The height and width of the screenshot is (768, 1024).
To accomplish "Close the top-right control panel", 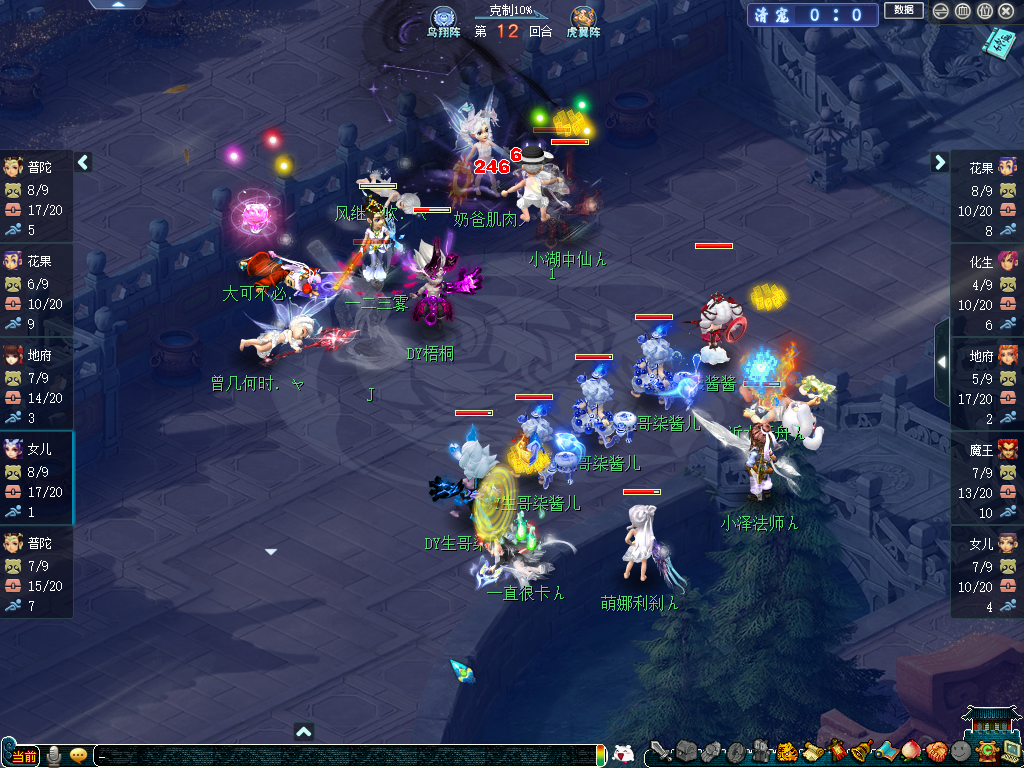I will point(1006,11).
